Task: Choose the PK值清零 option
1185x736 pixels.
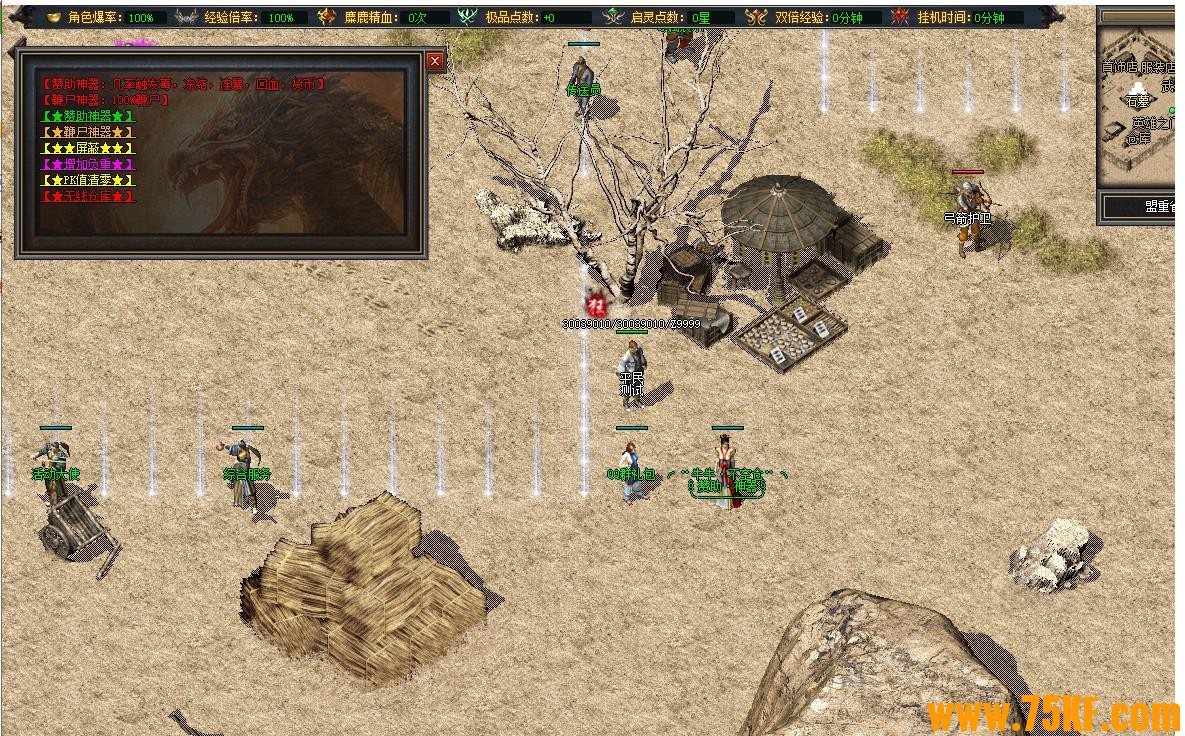Action: 88,180
